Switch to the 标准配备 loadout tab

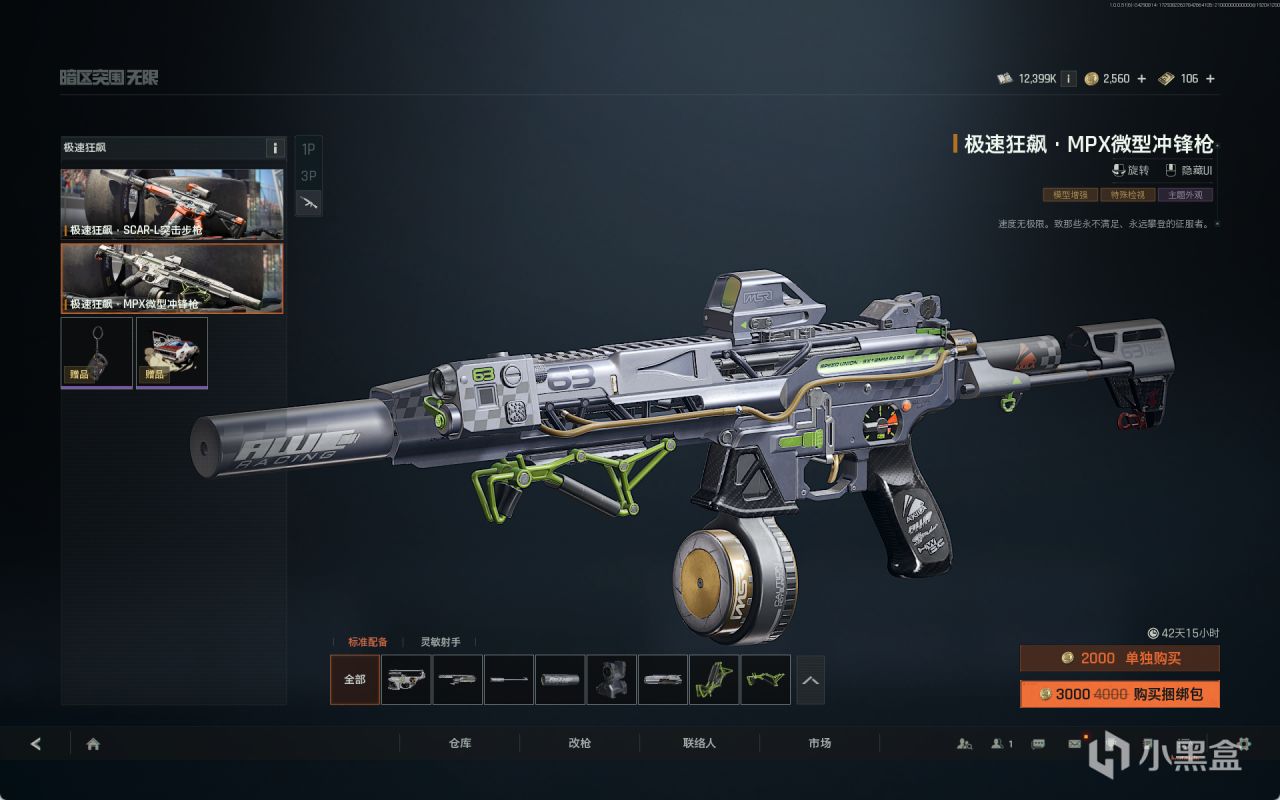coord(367,642)
